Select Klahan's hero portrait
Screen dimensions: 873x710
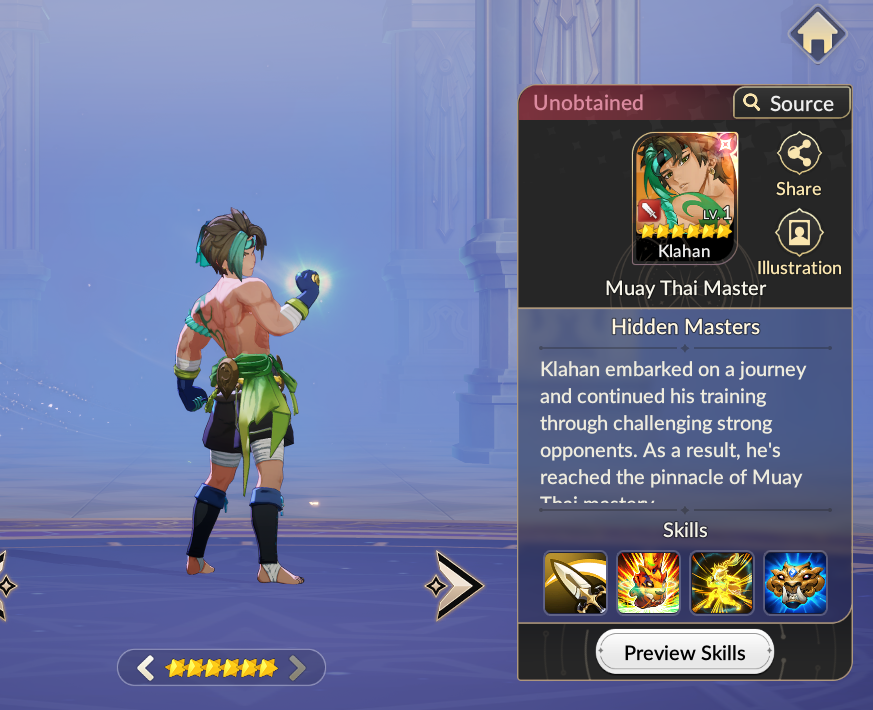(x=685, y=197)
